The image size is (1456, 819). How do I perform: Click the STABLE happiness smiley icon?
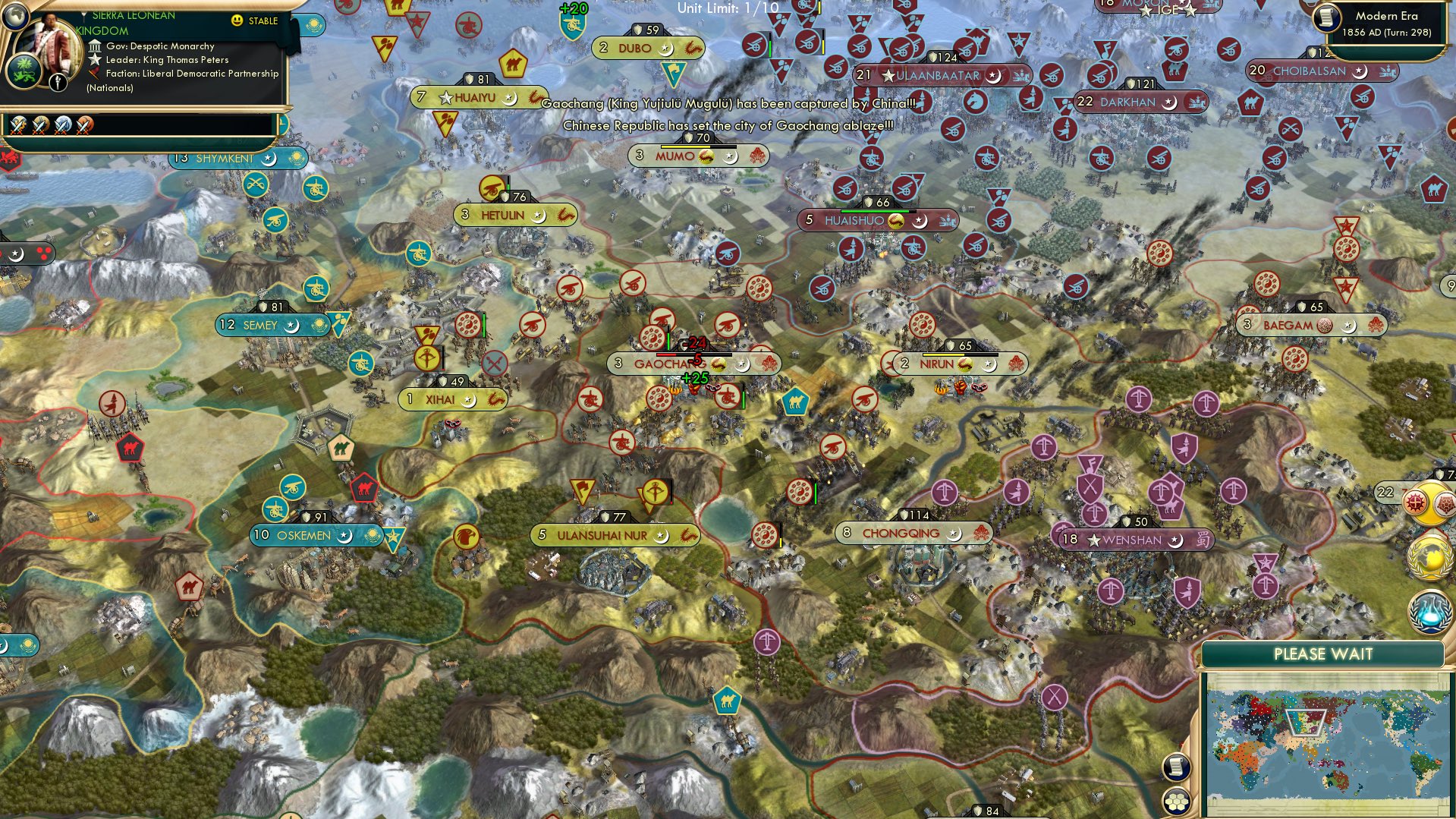(237, 21)
